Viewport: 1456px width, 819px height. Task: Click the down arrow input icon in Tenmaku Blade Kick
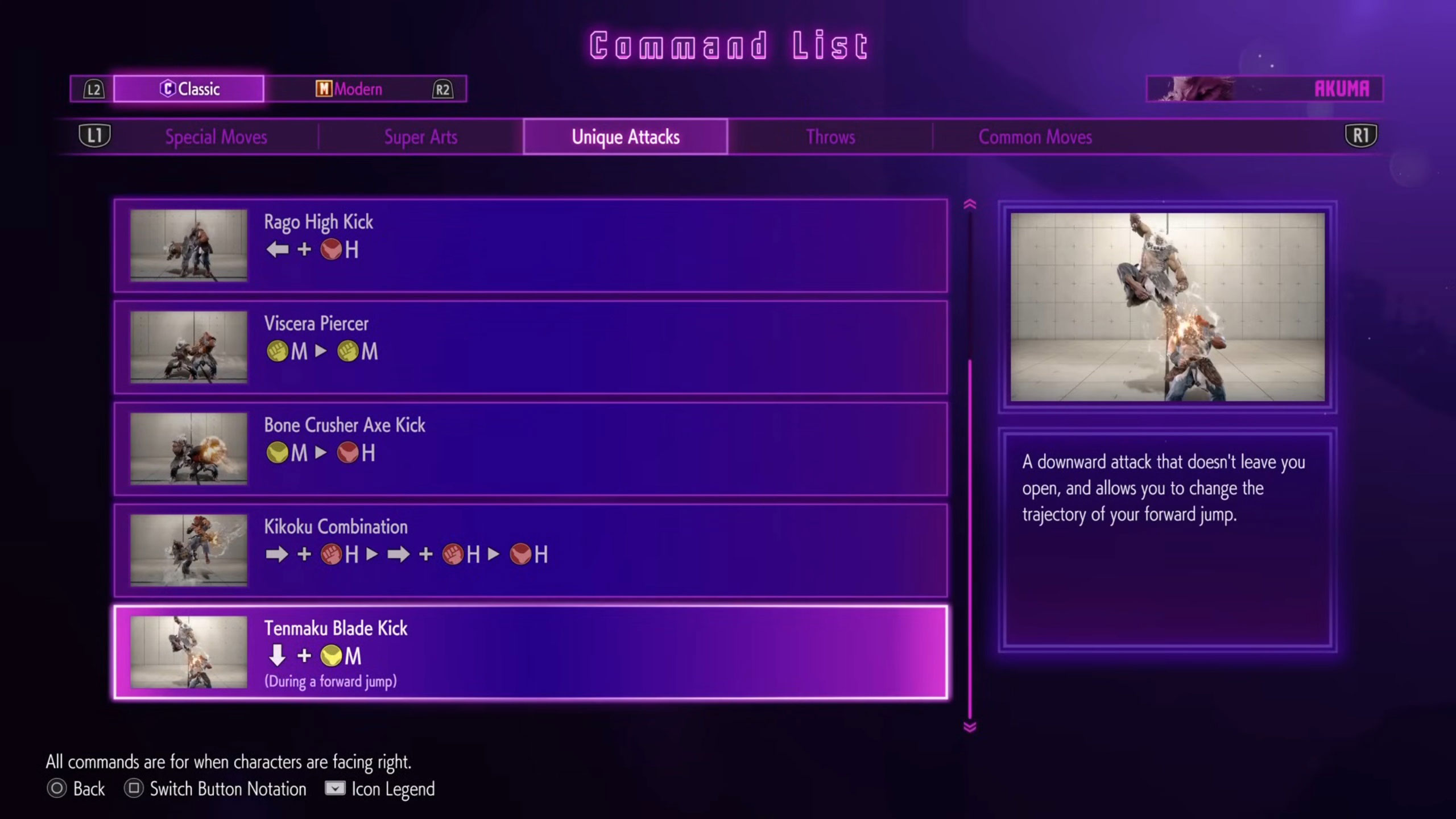tap(277, 656)
